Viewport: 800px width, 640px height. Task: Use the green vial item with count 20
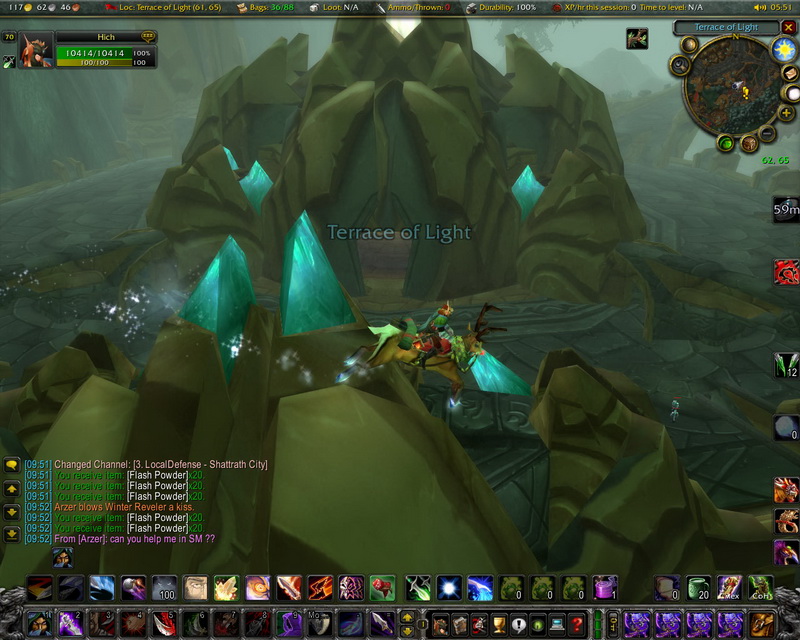698,588
